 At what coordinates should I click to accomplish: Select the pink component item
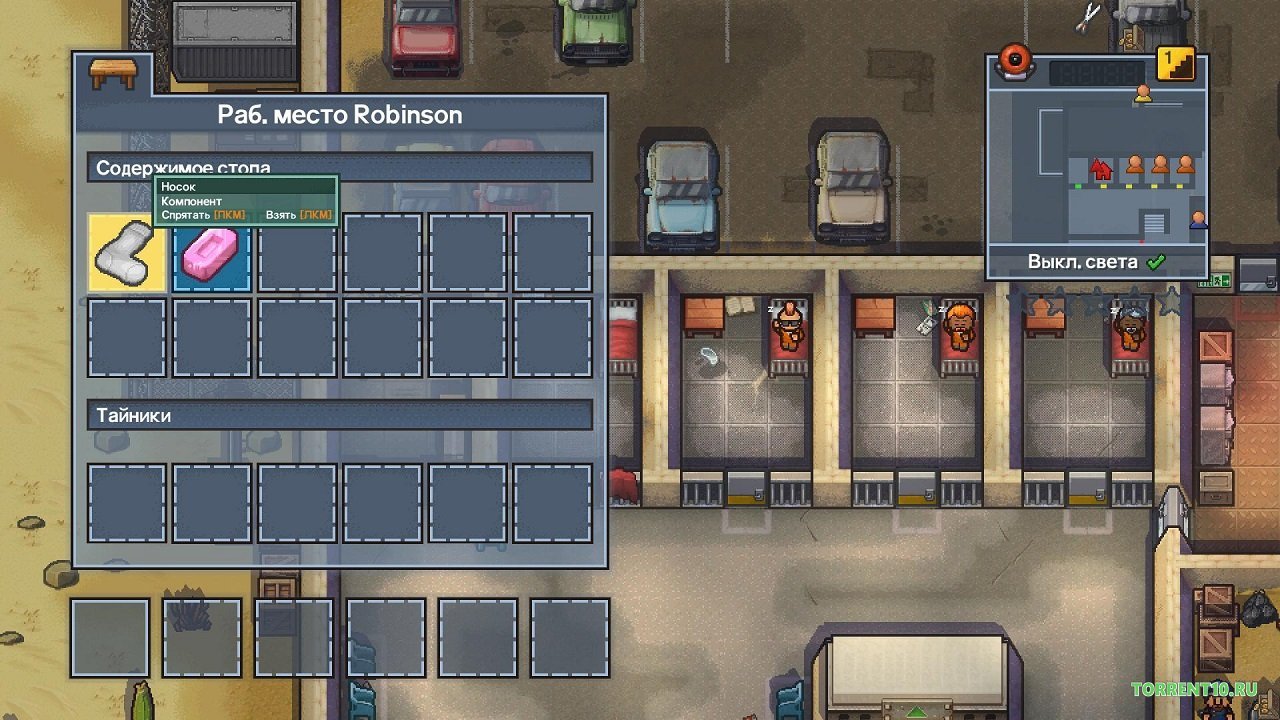[211, 254]
